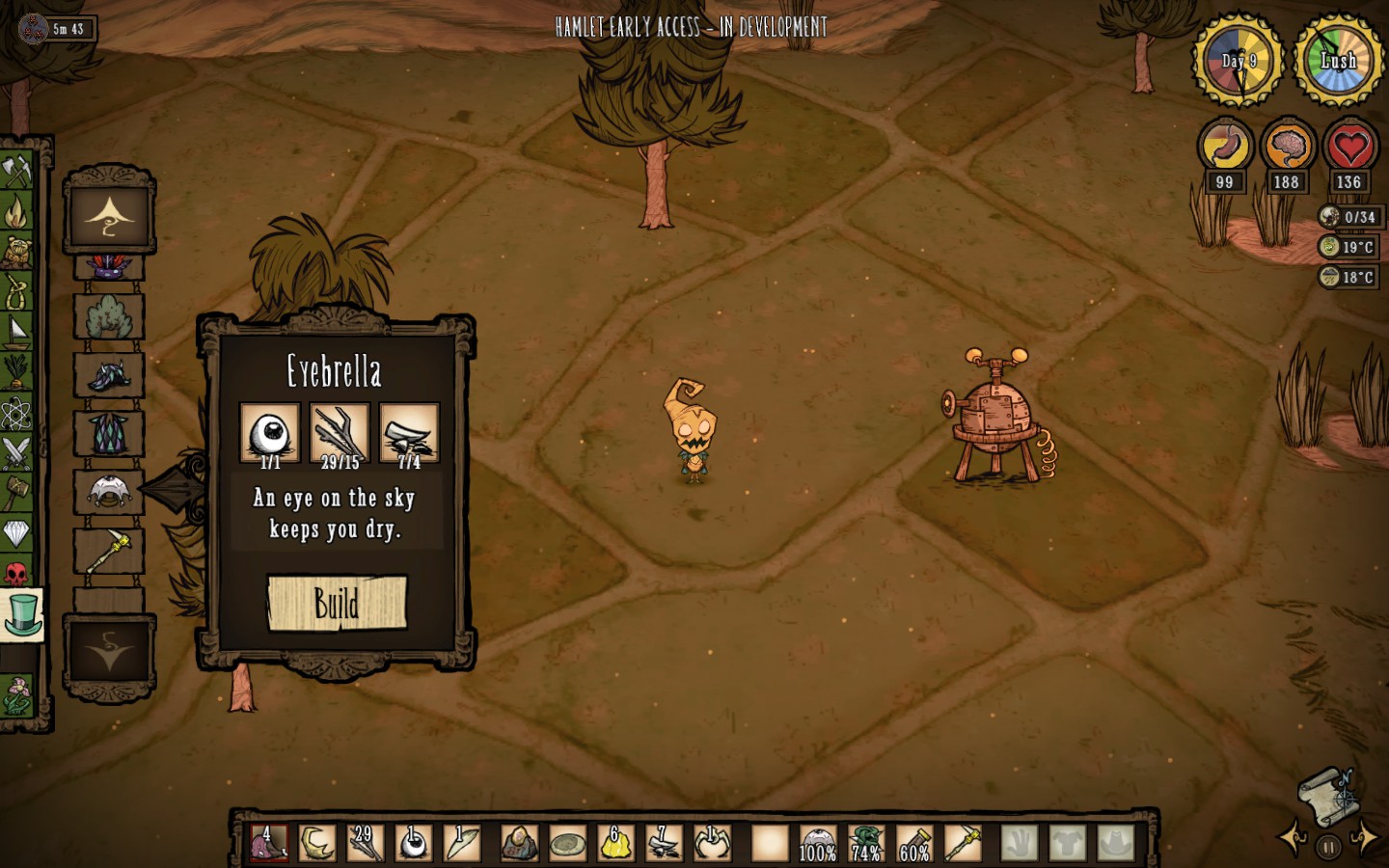Viewport: 1389px width, 868px height.
Task: Pick the gold nuggets inventory slot
Action: point(615,843)
